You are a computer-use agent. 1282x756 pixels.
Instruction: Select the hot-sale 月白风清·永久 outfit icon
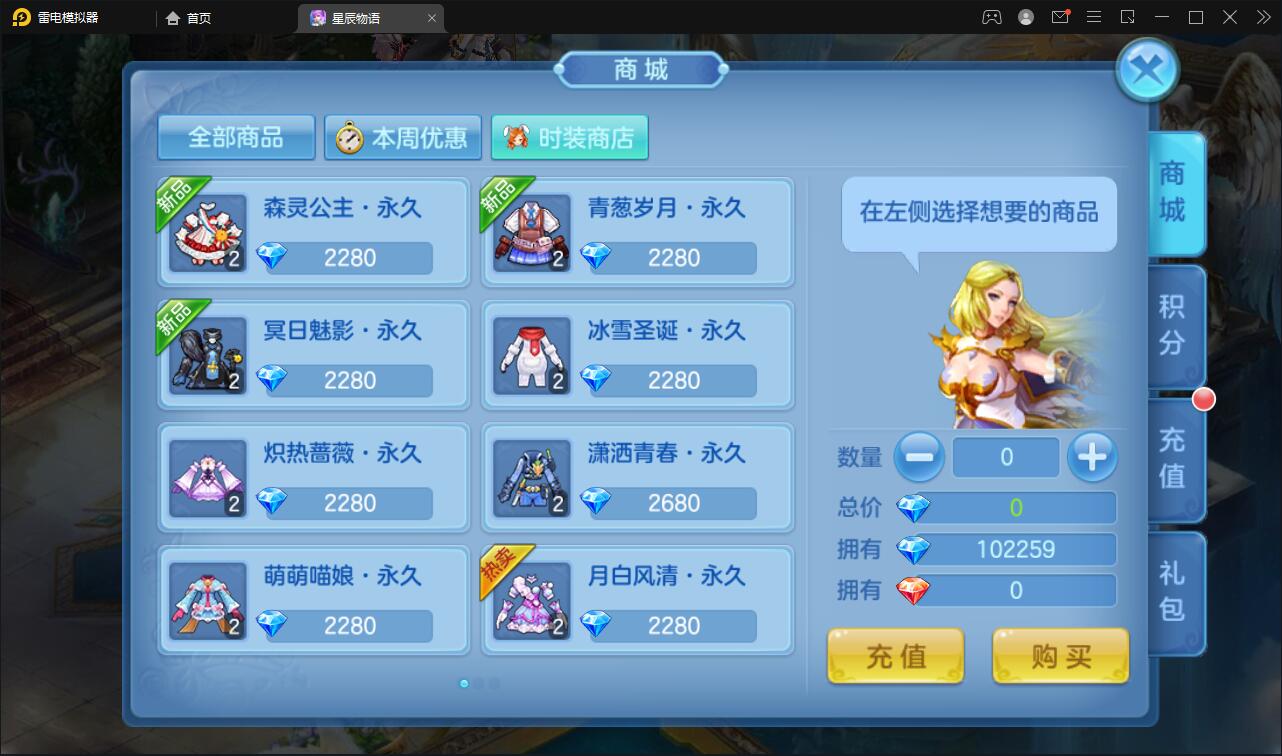point(531,601)
